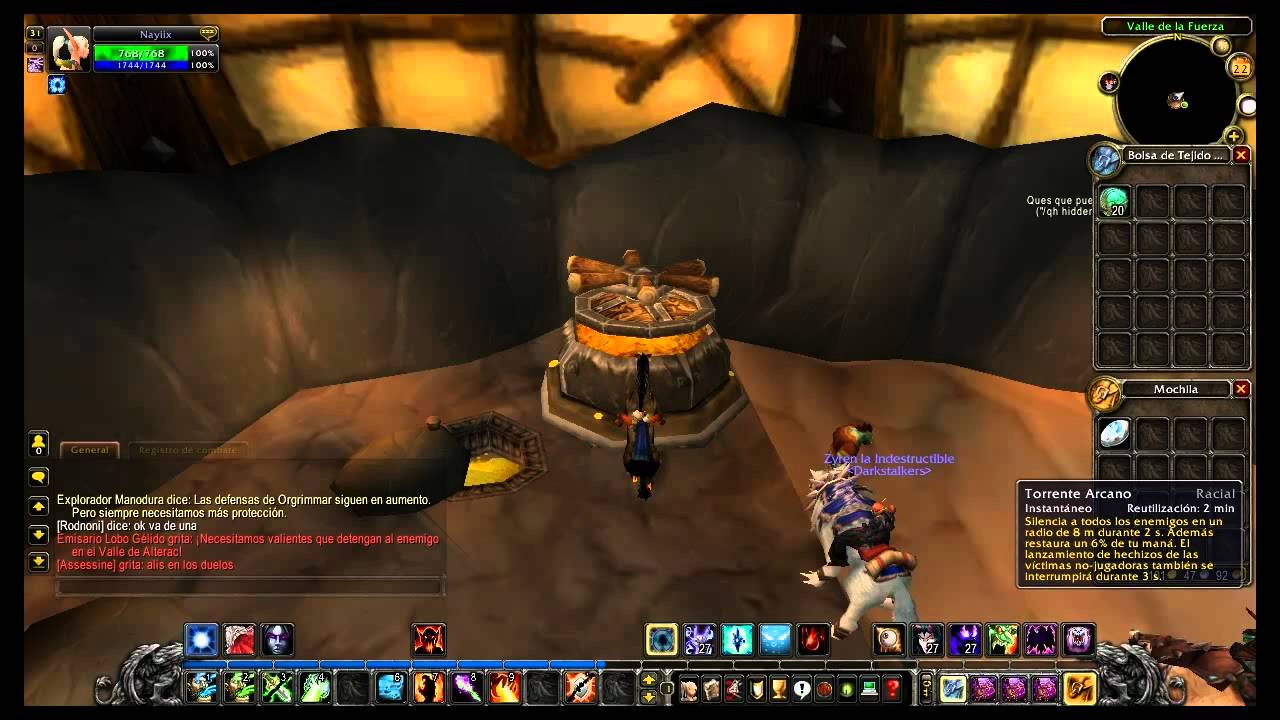Close the Mochila backpack window

click(x=1241, y=389)
